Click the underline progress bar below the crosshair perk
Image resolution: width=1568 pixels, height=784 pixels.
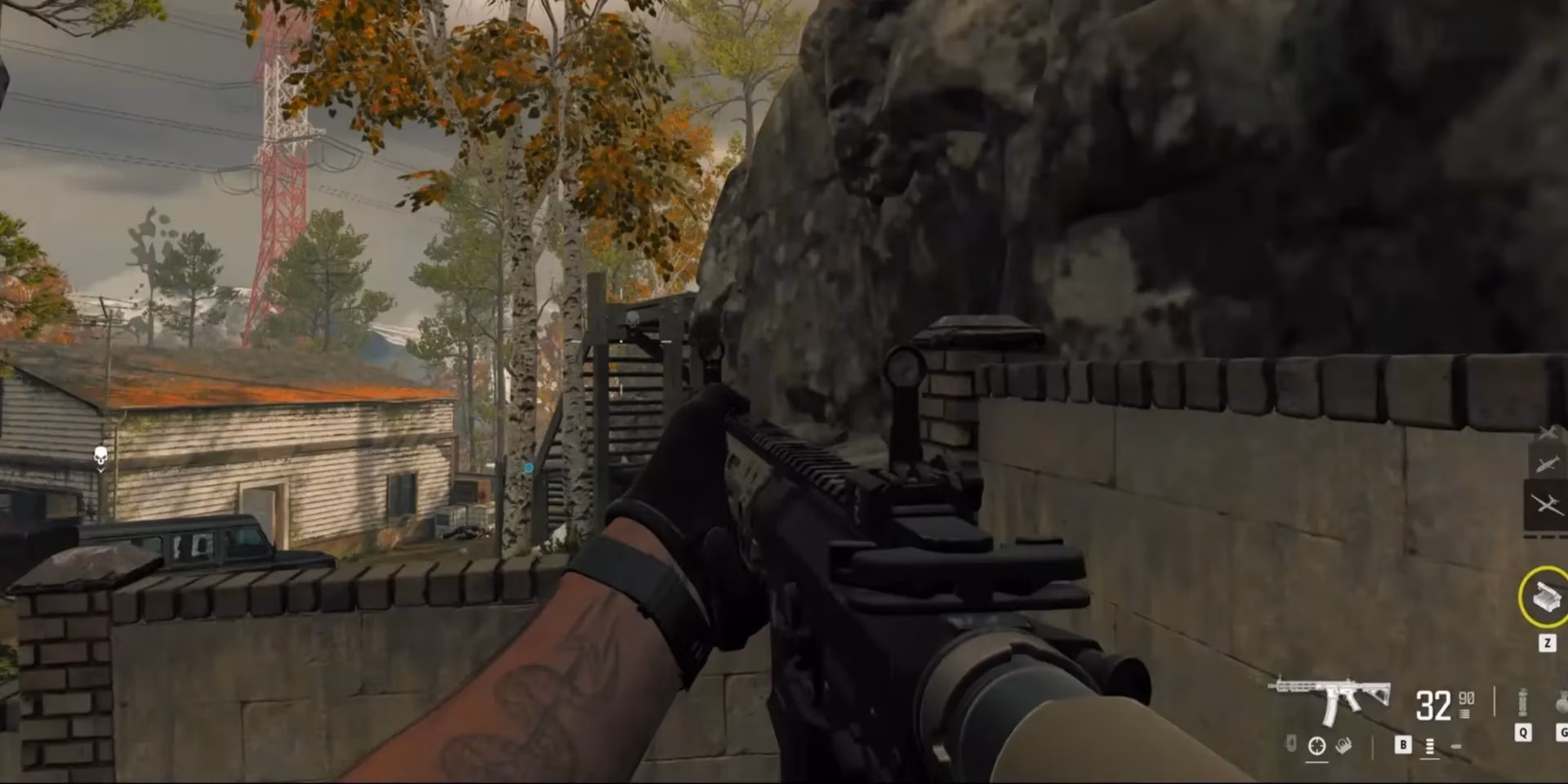click(x=1317, y=762)
